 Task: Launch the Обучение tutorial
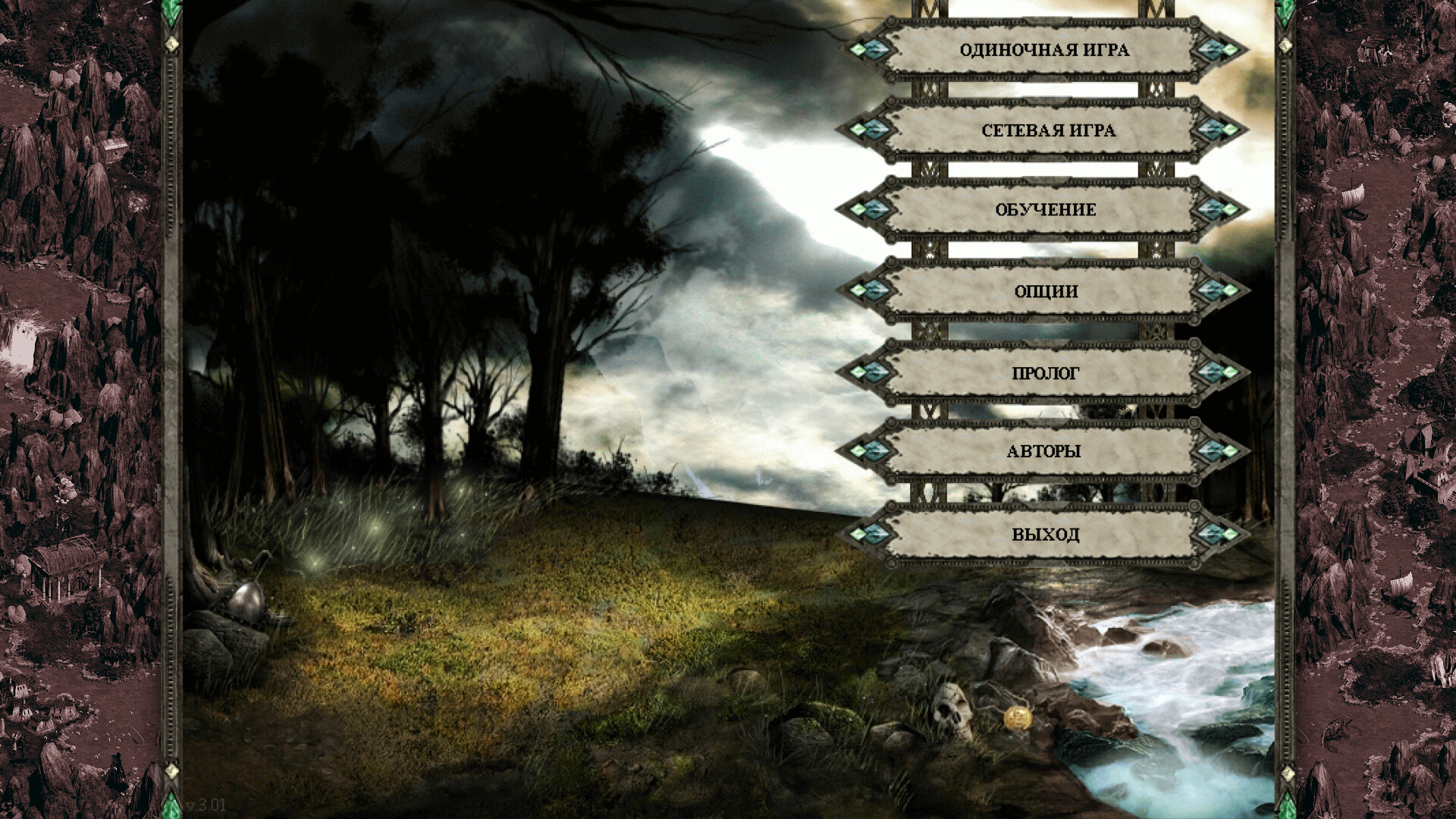(1044, 210)
